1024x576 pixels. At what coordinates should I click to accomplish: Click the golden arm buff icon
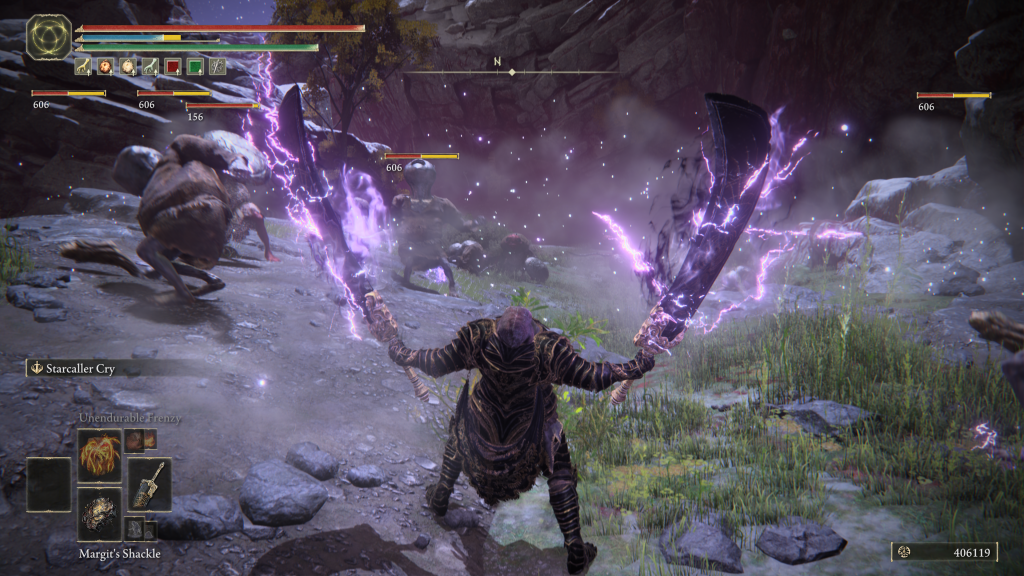click(83, 67)
